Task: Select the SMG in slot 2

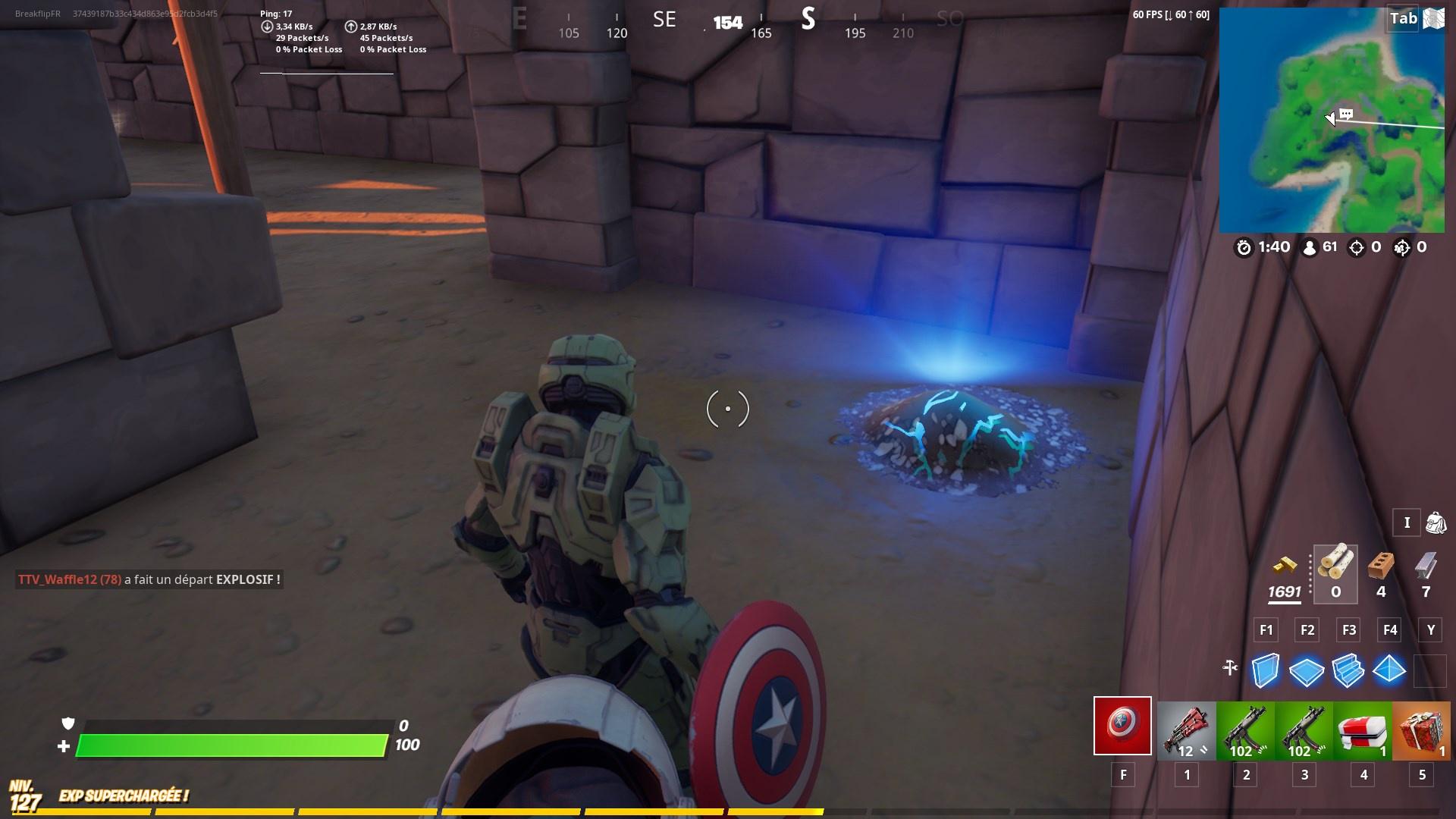Action: 1244,726
